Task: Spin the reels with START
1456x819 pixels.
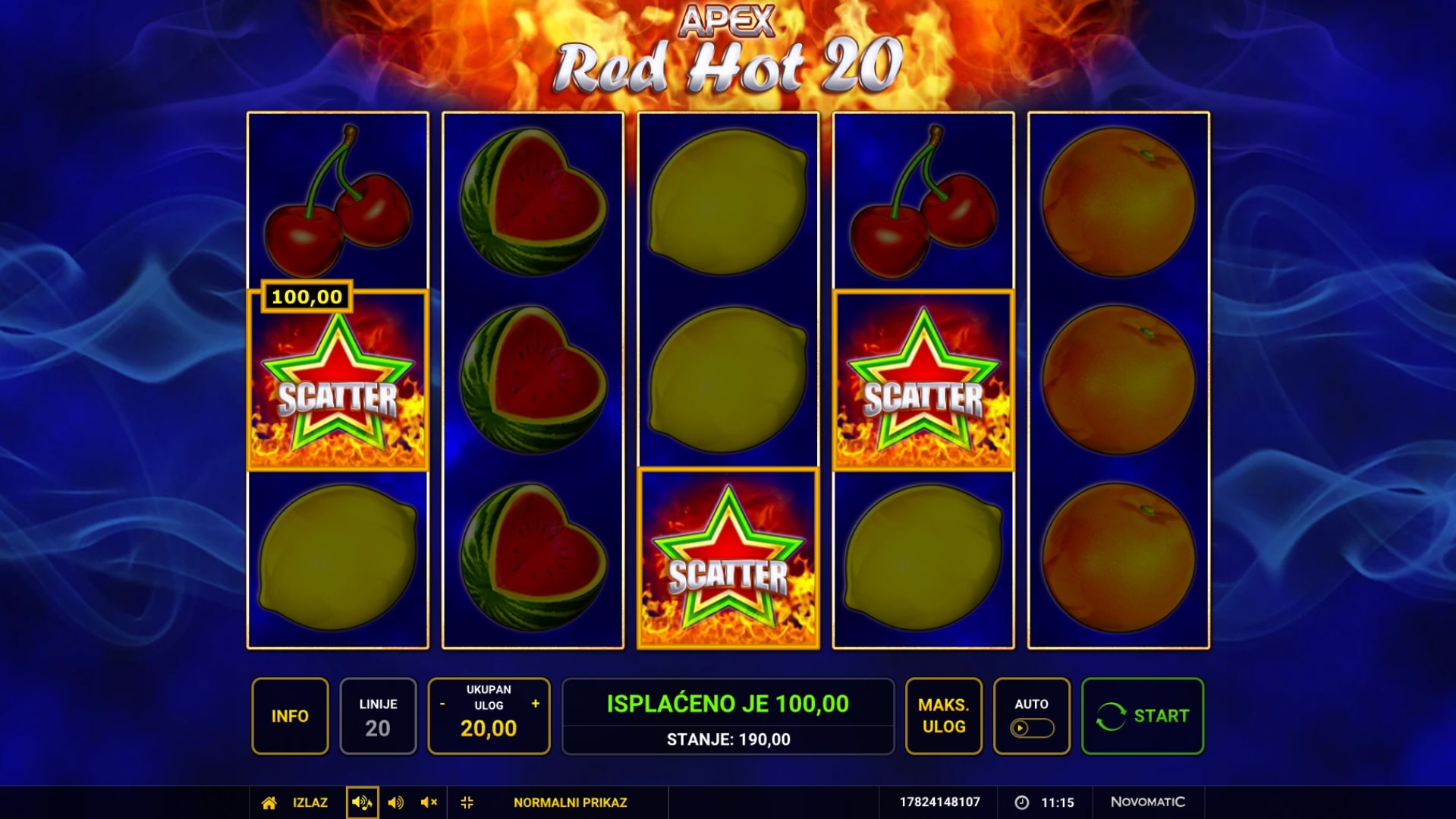Action: [1142, 716]
